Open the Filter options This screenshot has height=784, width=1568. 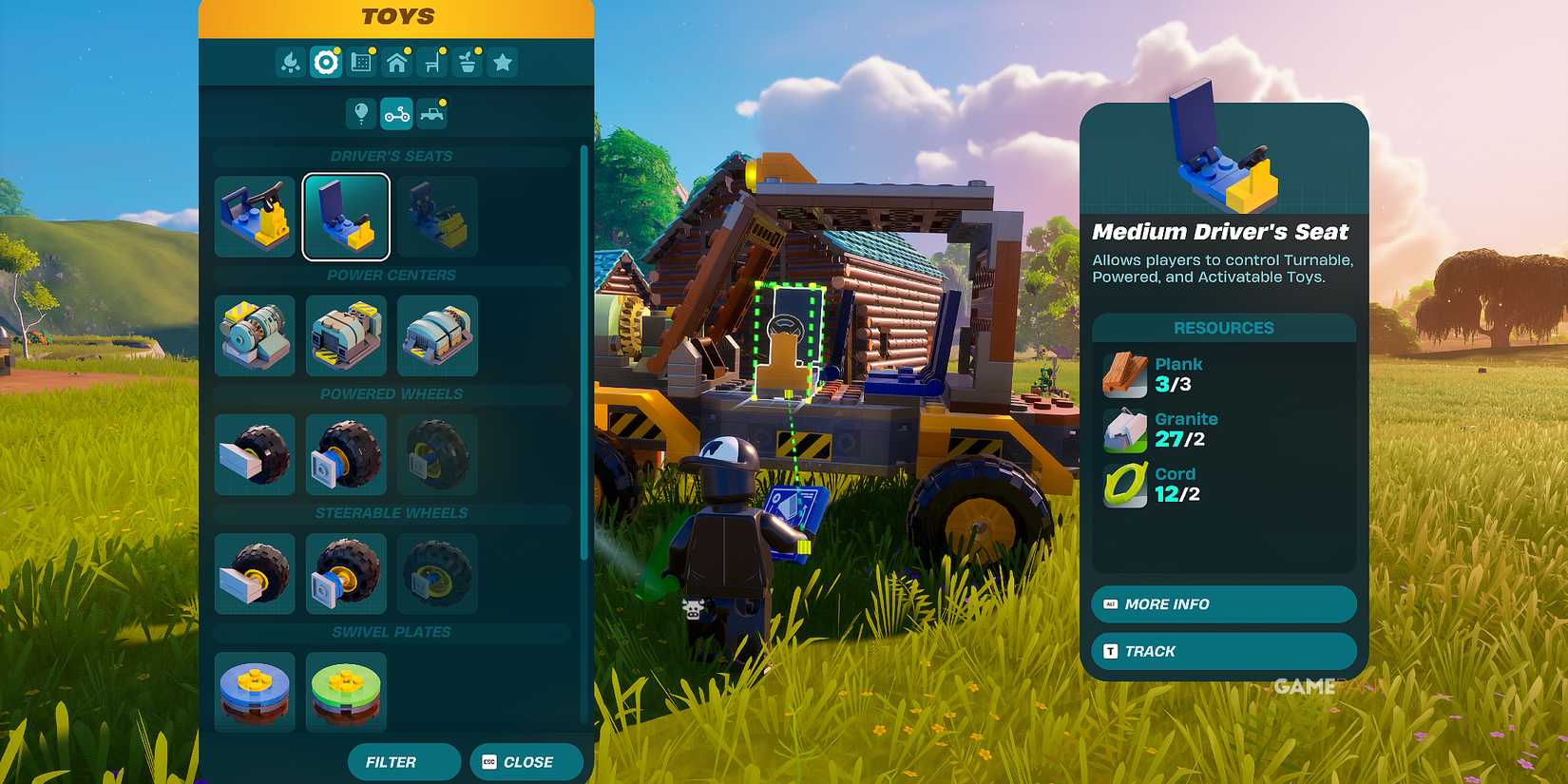[403, 761]
